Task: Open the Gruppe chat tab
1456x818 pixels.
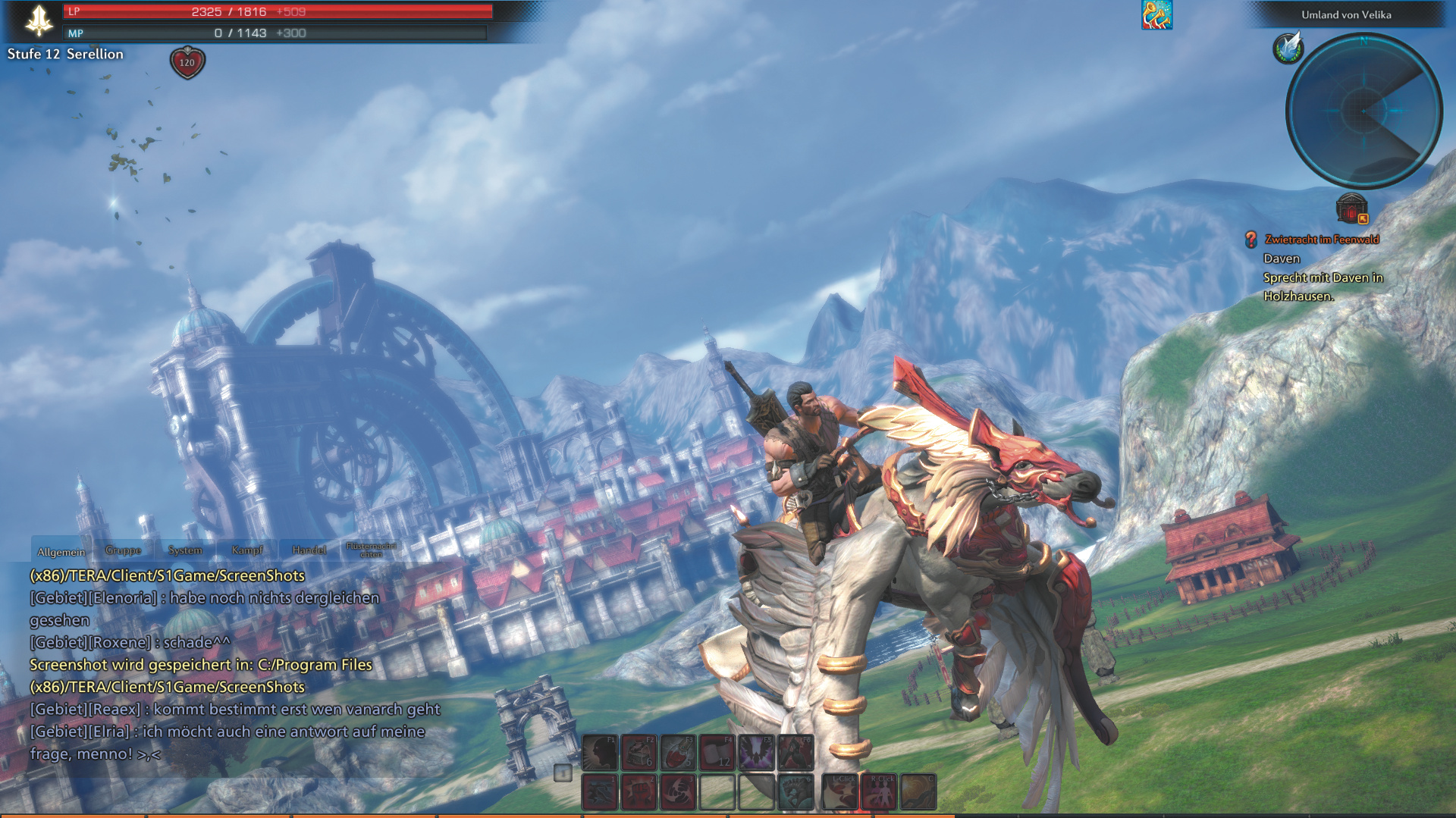Action: pos(123,550)
